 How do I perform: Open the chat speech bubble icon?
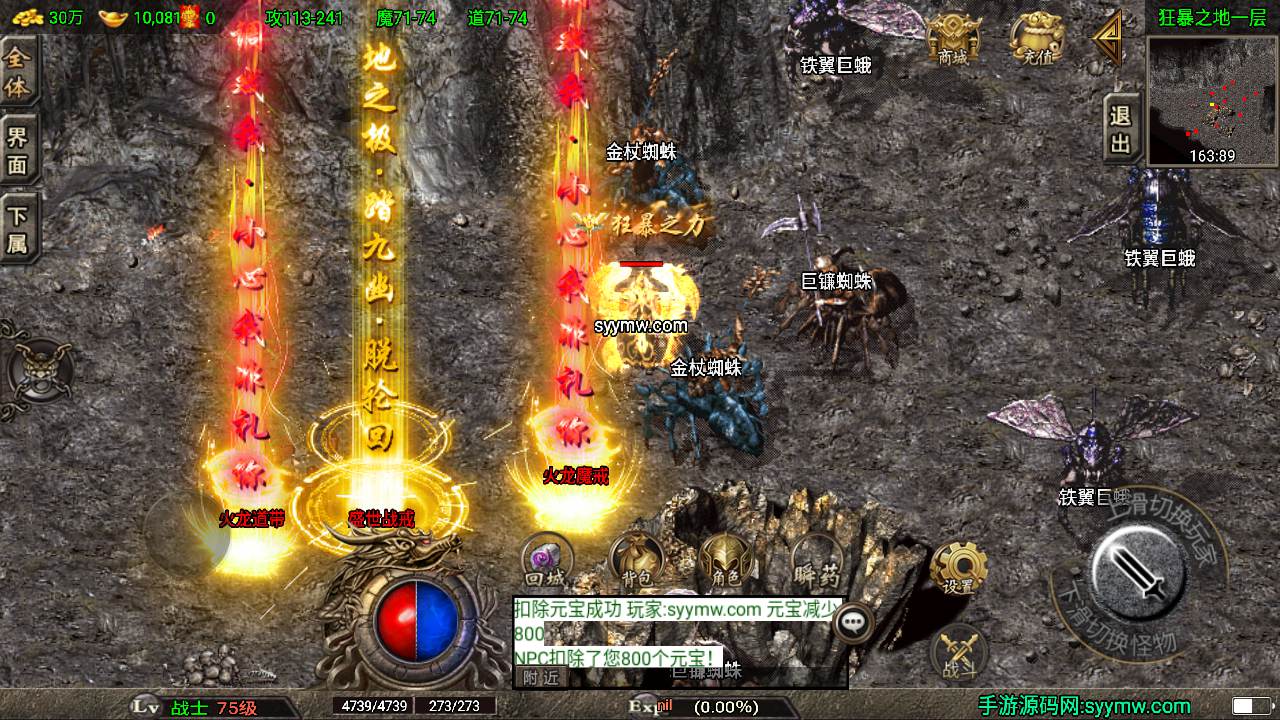click(x=853, y=623)
